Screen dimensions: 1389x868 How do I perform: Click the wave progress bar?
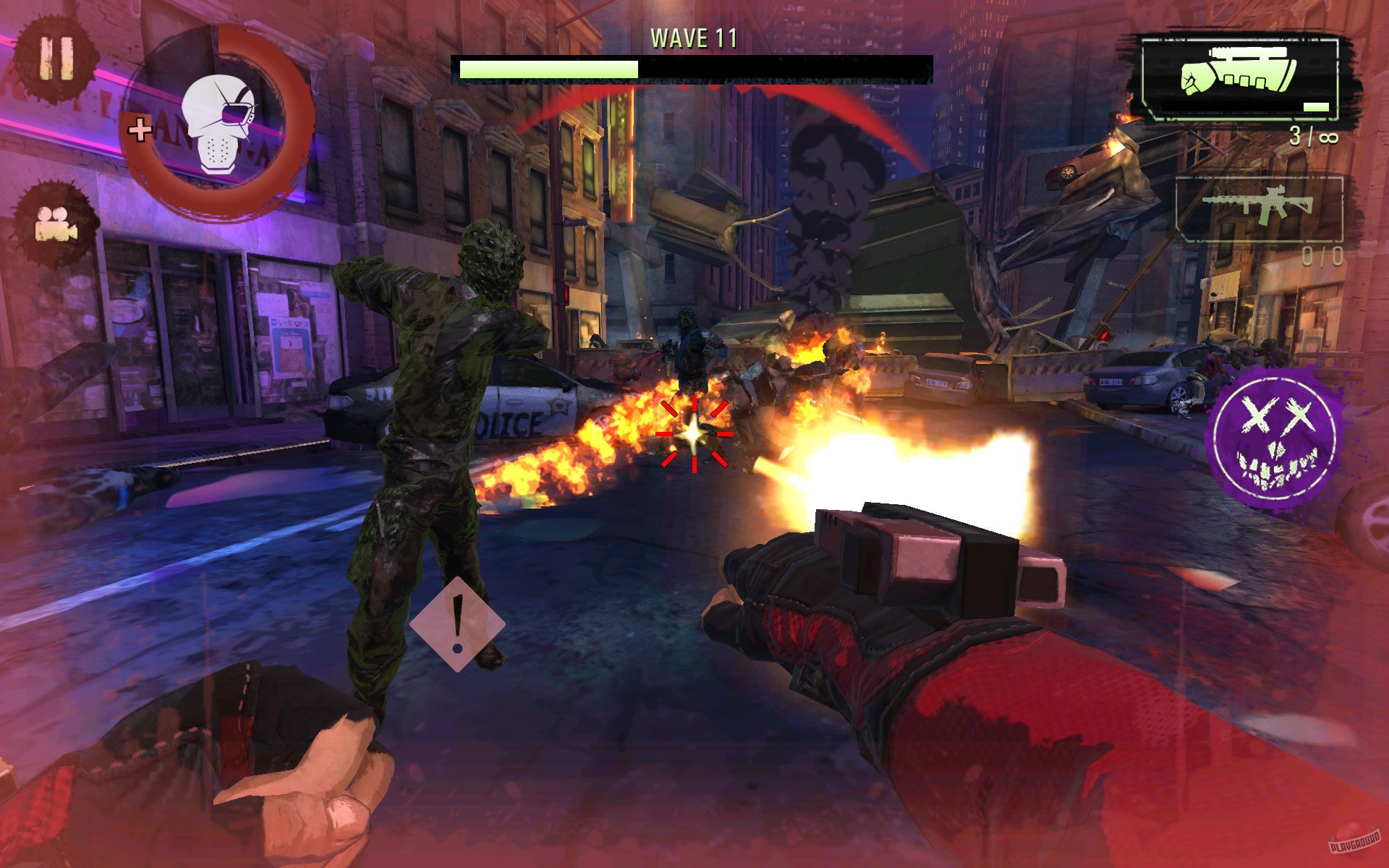pos(693,67)
